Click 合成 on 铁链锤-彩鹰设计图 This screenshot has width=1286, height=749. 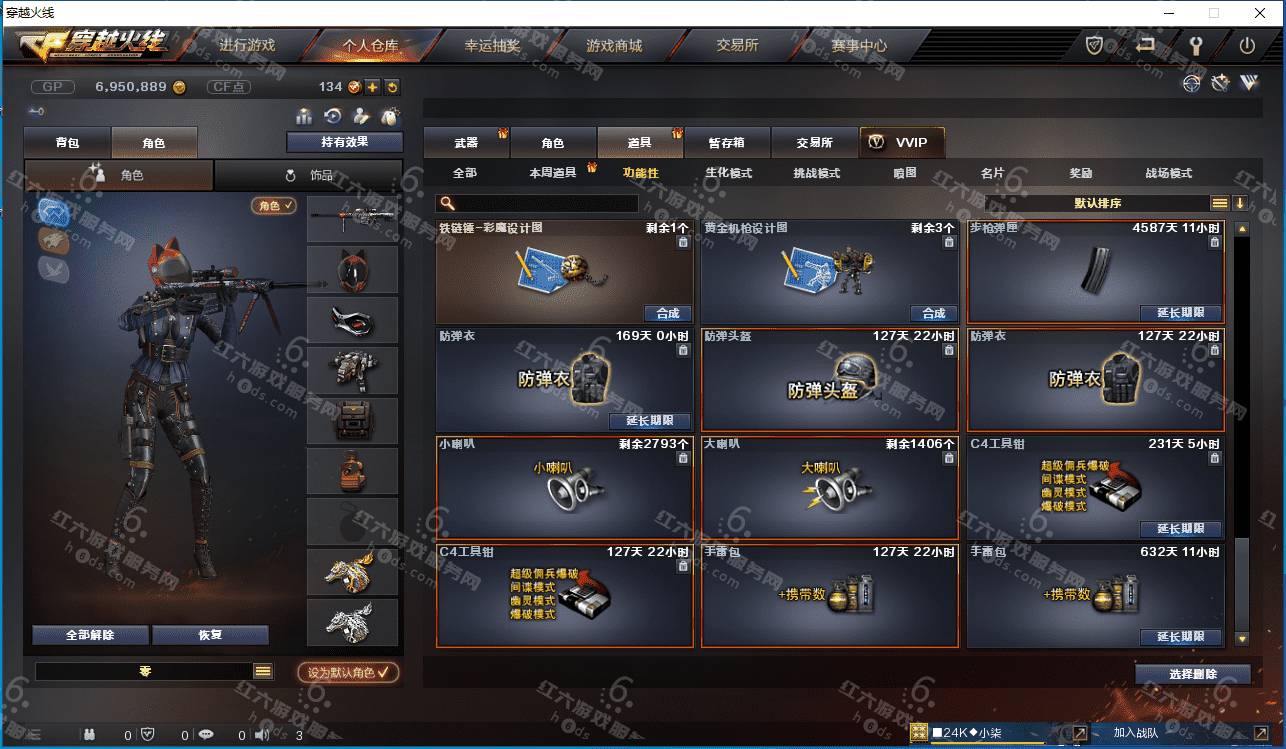pos(668,313)
